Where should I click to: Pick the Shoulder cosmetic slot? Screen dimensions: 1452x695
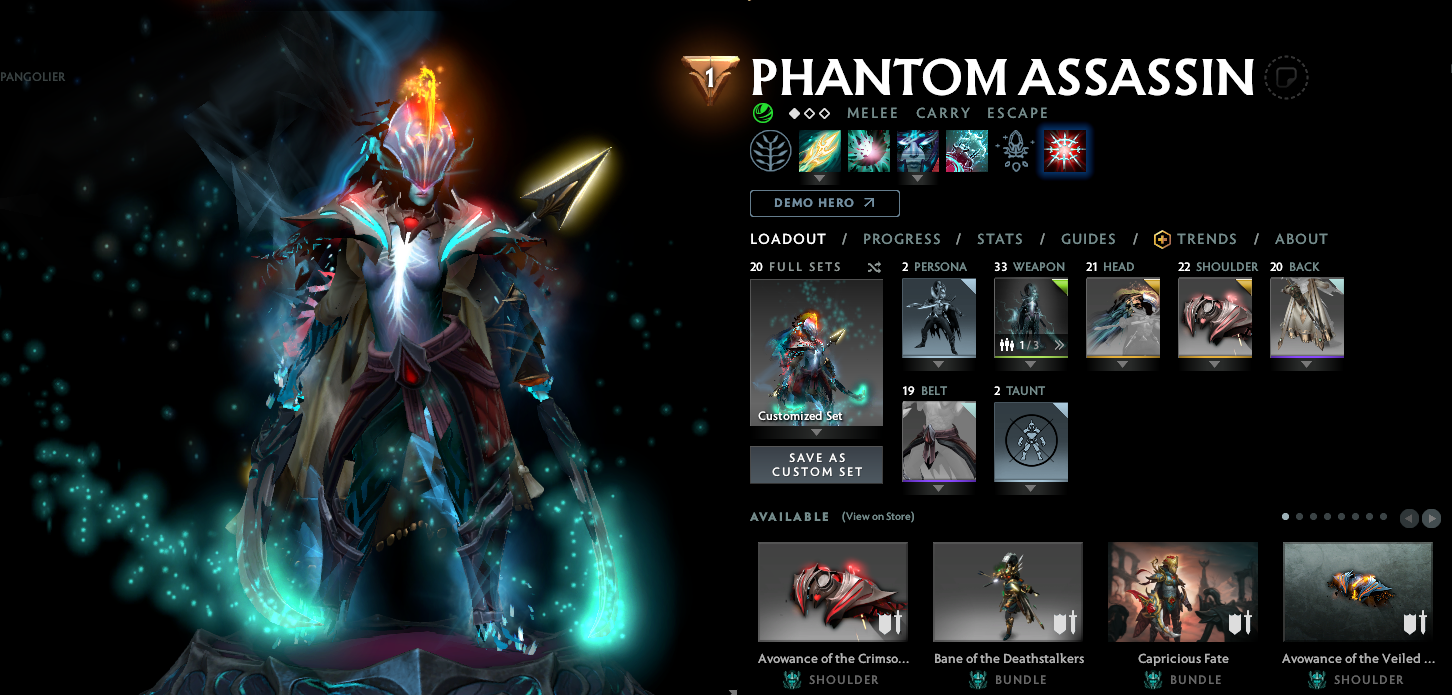[1214, 317]
